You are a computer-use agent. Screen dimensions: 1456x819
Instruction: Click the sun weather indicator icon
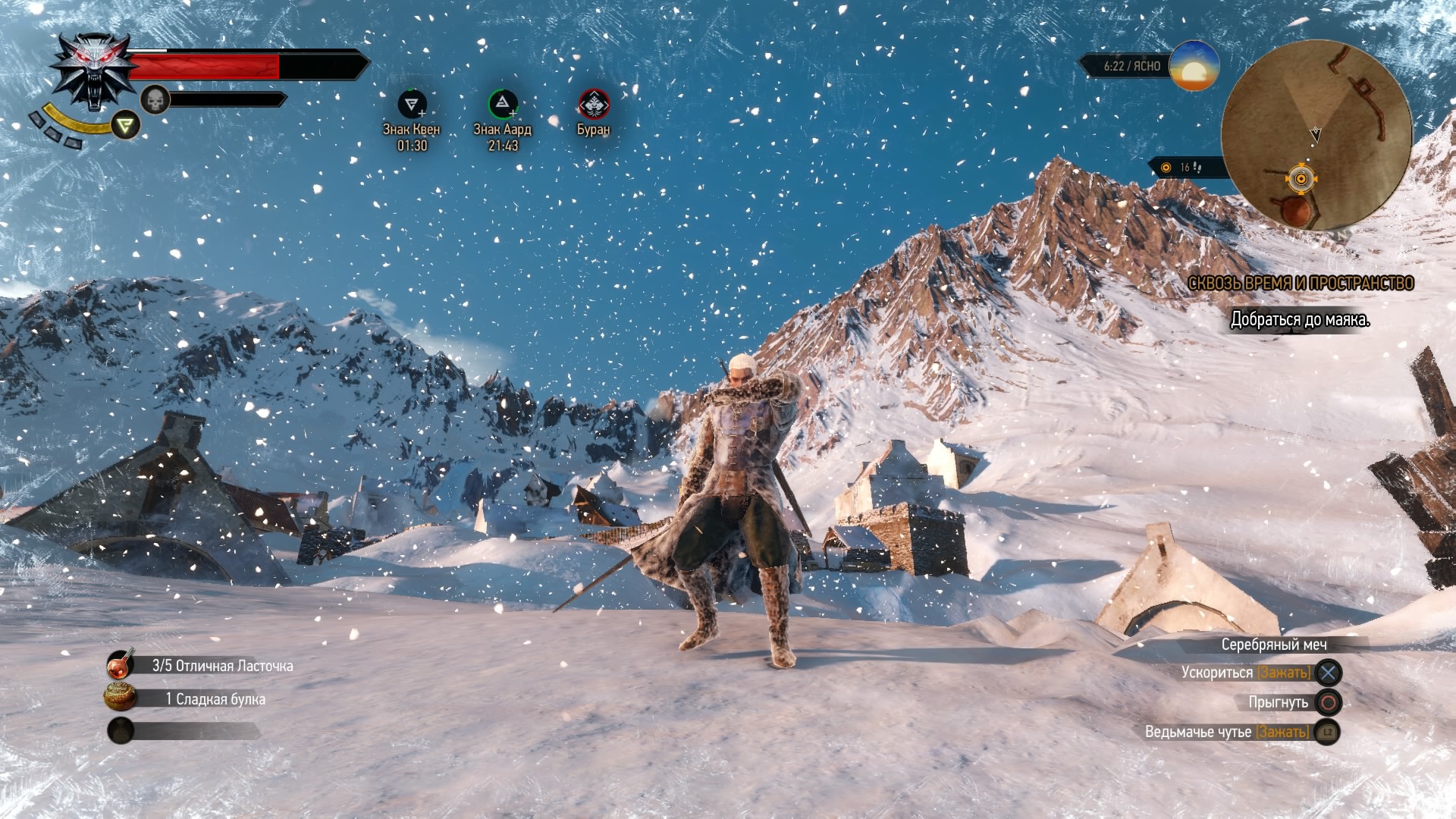(x=1194, y=66)
